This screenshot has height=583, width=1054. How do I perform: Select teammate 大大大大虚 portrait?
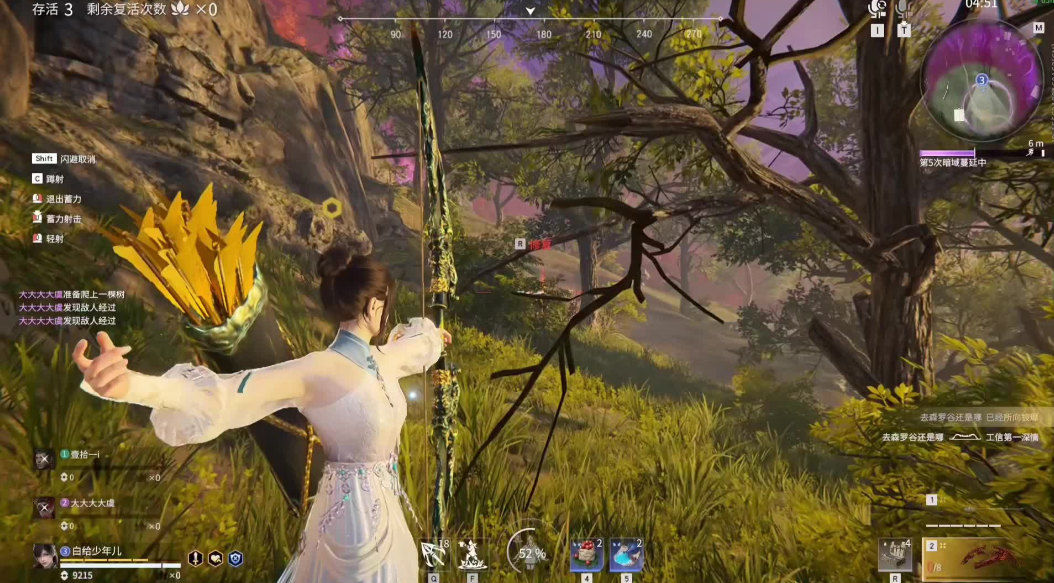point(44,508)
